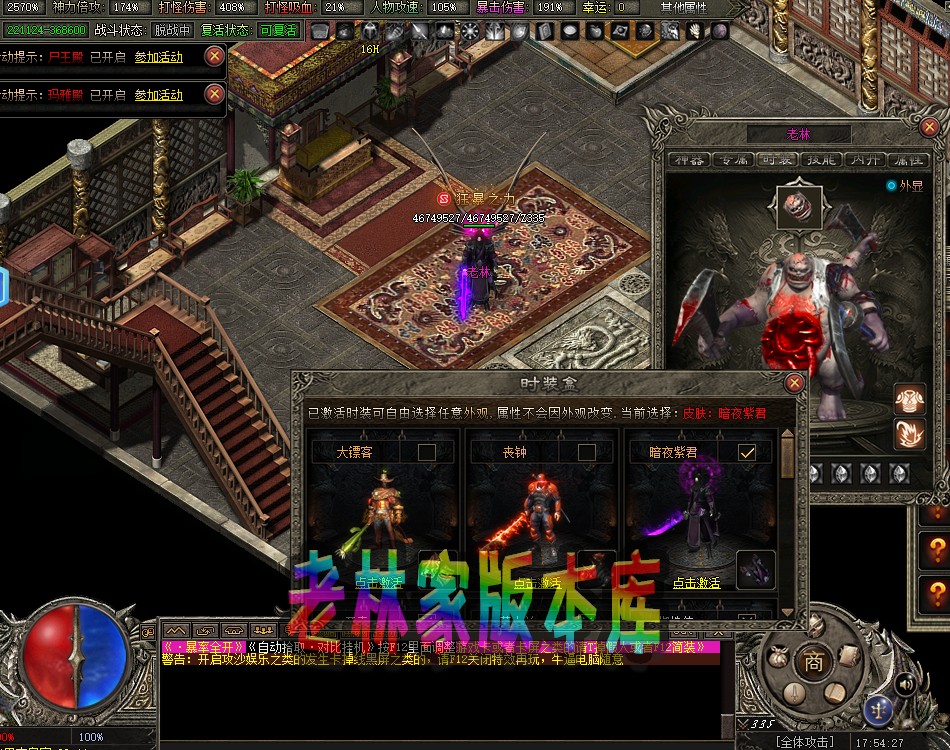
Task: Switch to the 神器 tab
Action: (x=690, y=160)
